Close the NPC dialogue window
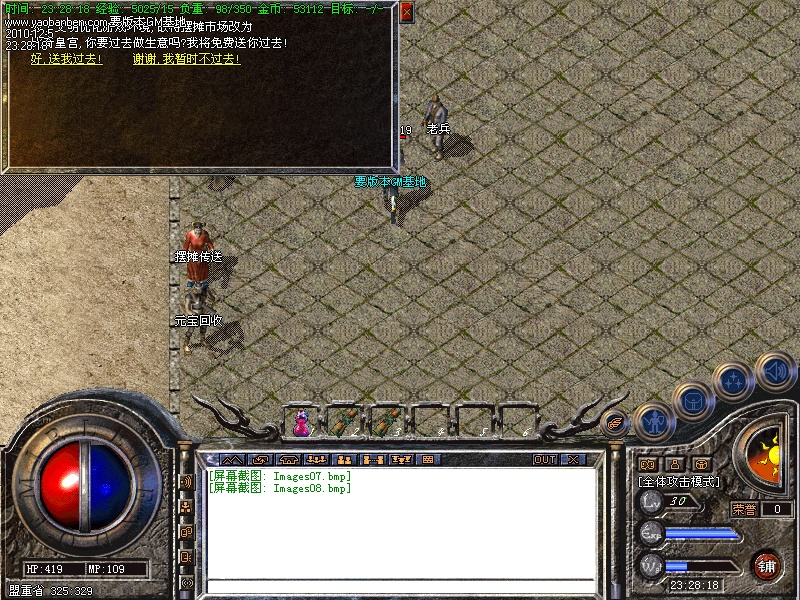This screenshot has height=600, width=800. click(x=406, y=13)
